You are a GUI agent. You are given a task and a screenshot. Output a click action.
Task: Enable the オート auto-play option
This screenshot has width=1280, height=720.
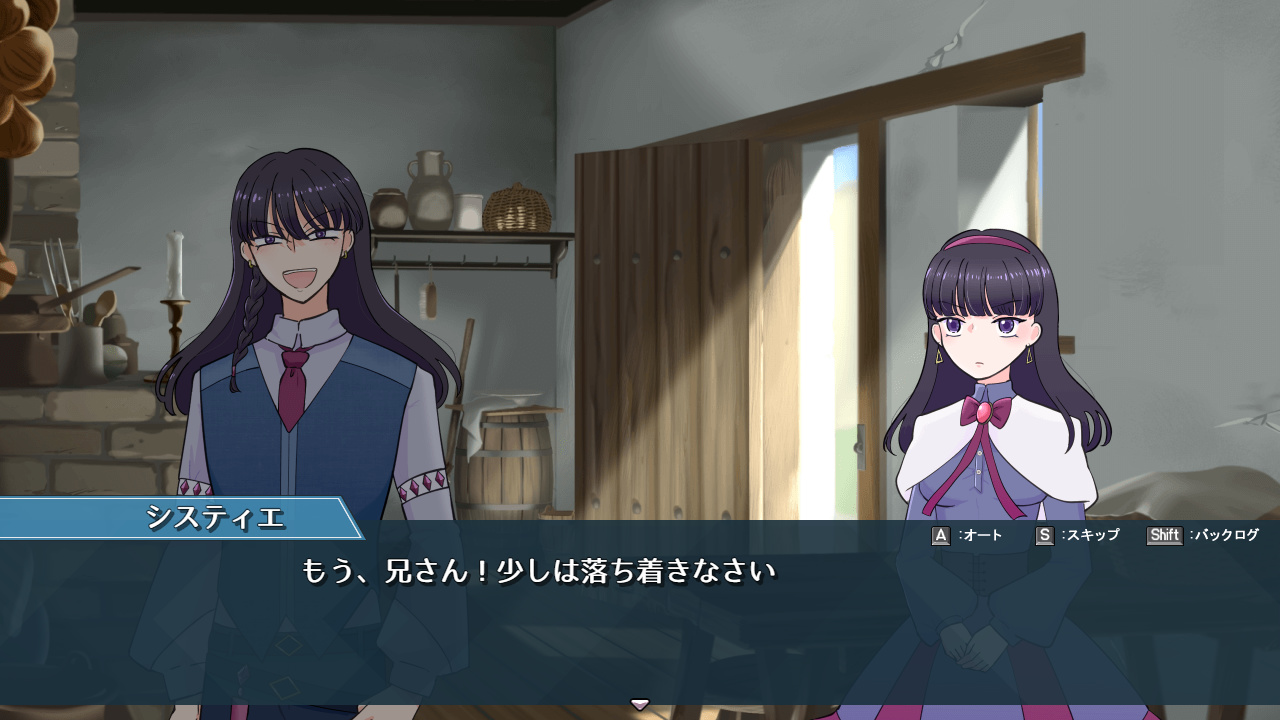coord(967,536)
